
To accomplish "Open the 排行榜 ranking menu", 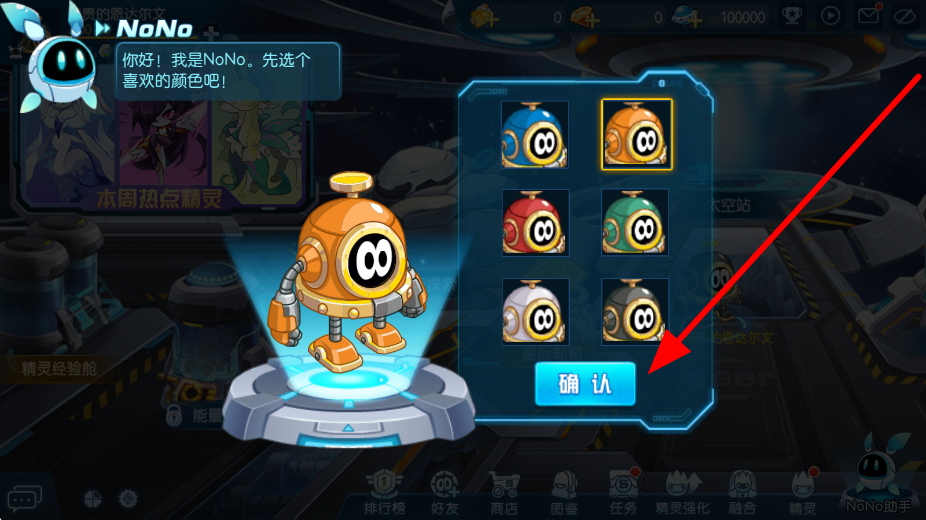I will click(x=386, y=492).
